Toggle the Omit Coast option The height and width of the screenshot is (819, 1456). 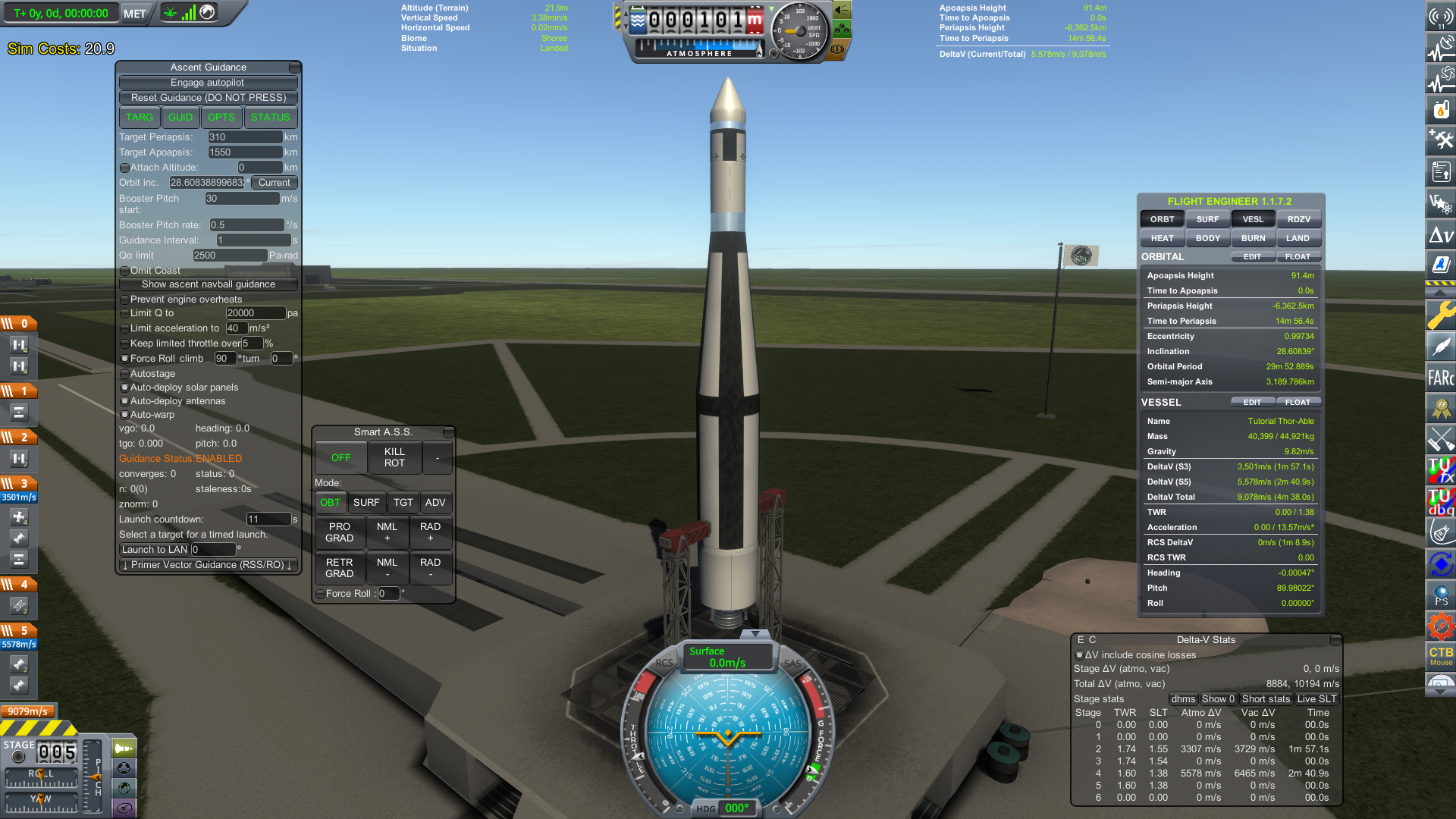[125, 271]
